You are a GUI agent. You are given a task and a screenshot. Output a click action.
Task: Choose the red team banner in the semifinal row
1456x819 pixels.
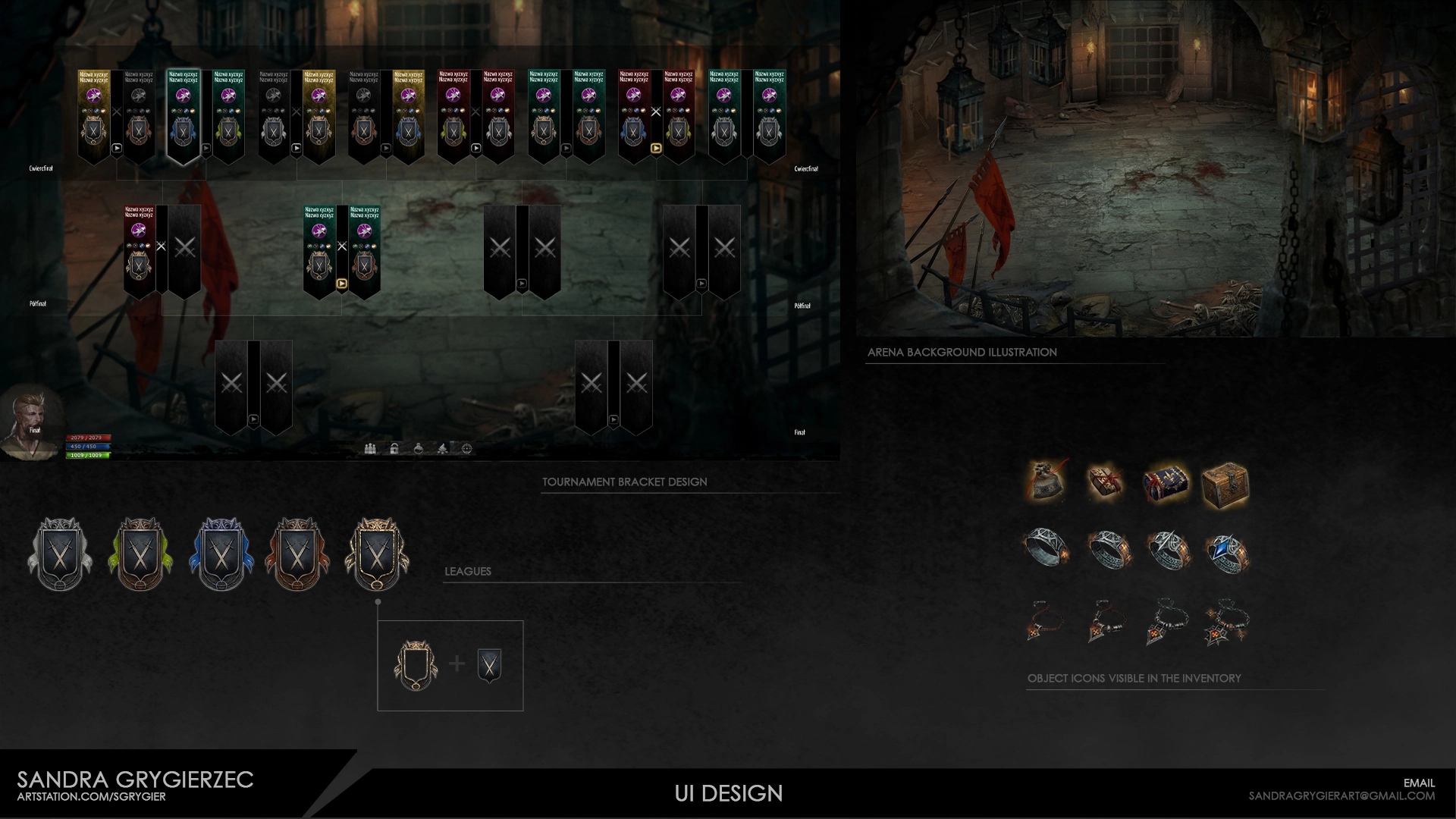[x=139, y=250]
